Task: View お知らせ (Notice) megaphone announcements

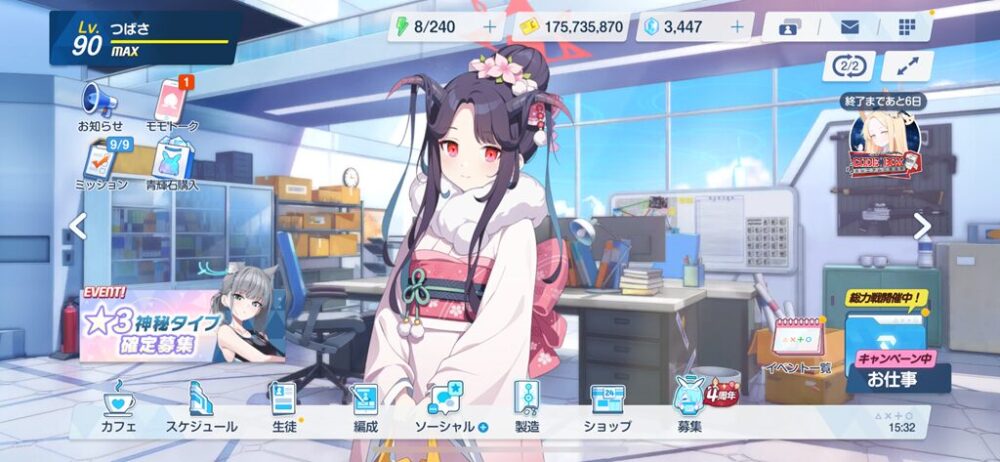Action: click(100, 105)
